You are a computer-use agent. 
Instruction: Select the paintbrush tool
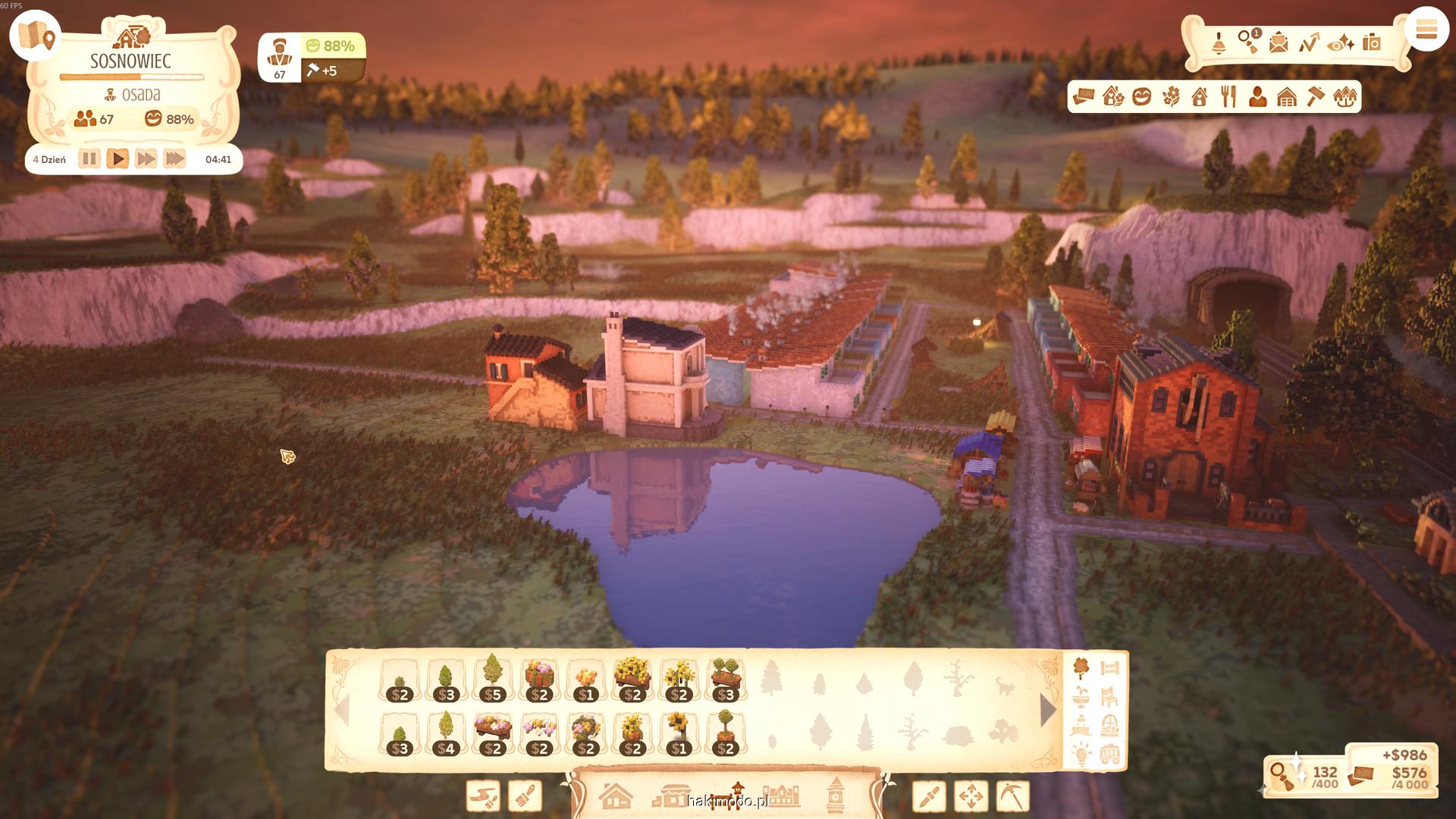[525, 796]
